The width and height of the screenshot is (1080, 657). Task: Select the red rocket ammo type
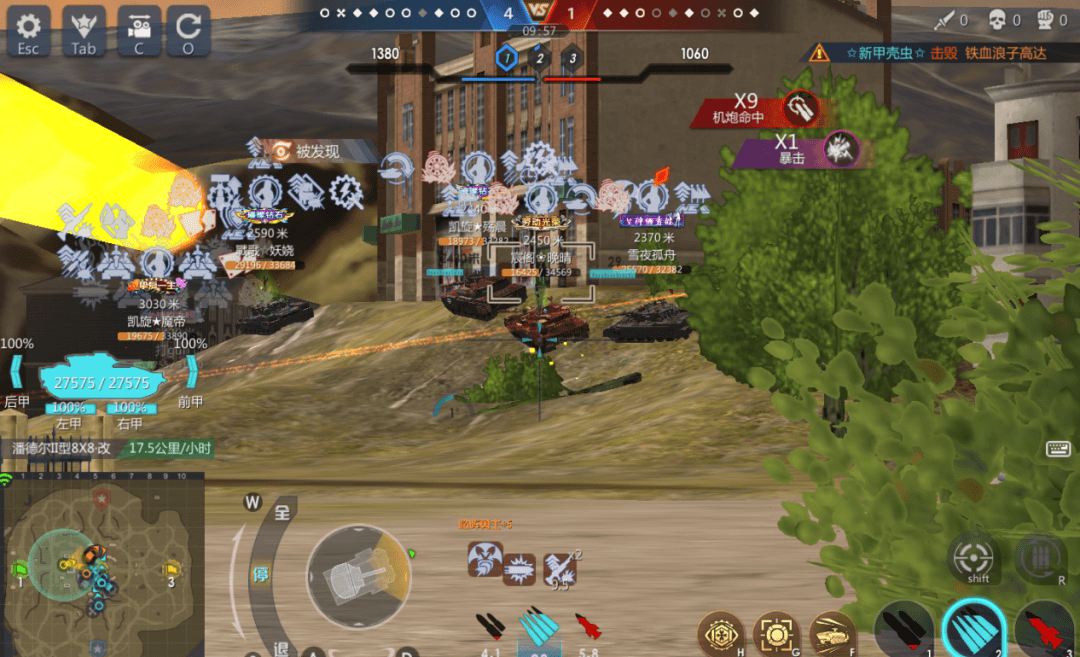pyautogui.click(x=1044, y=628)
